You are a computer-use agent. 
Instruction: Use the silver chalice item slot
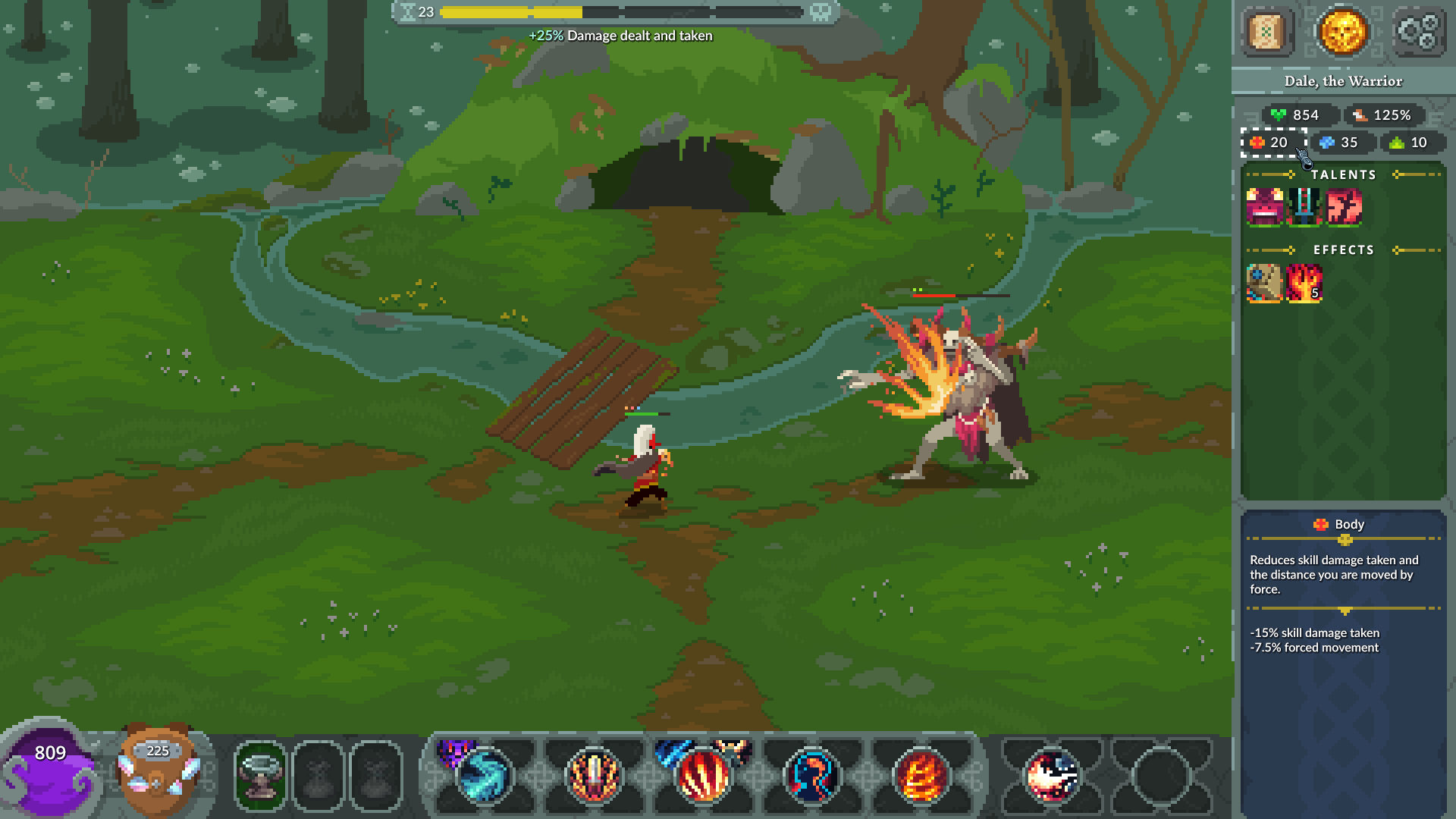point(260,776)
